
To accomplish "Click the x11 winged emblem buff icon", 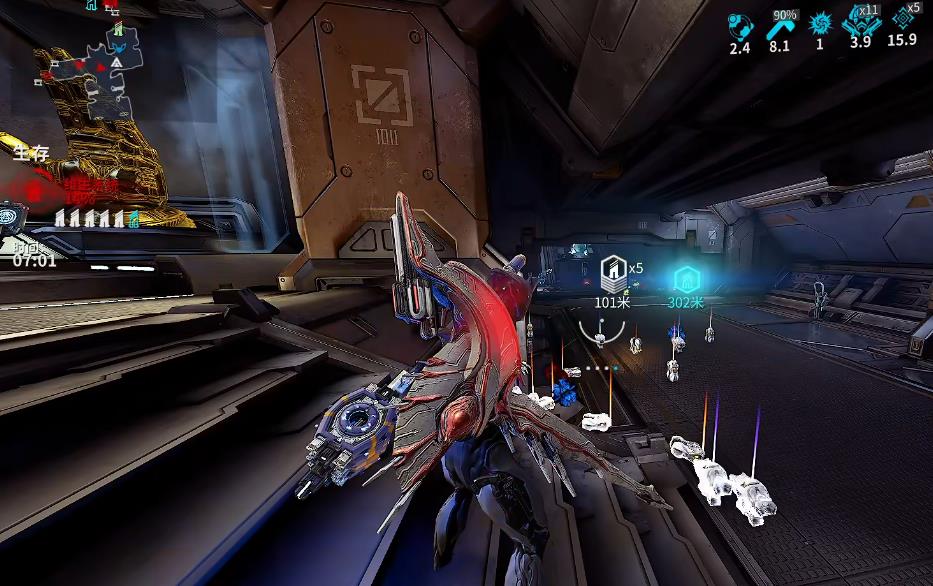I will 861,22.
